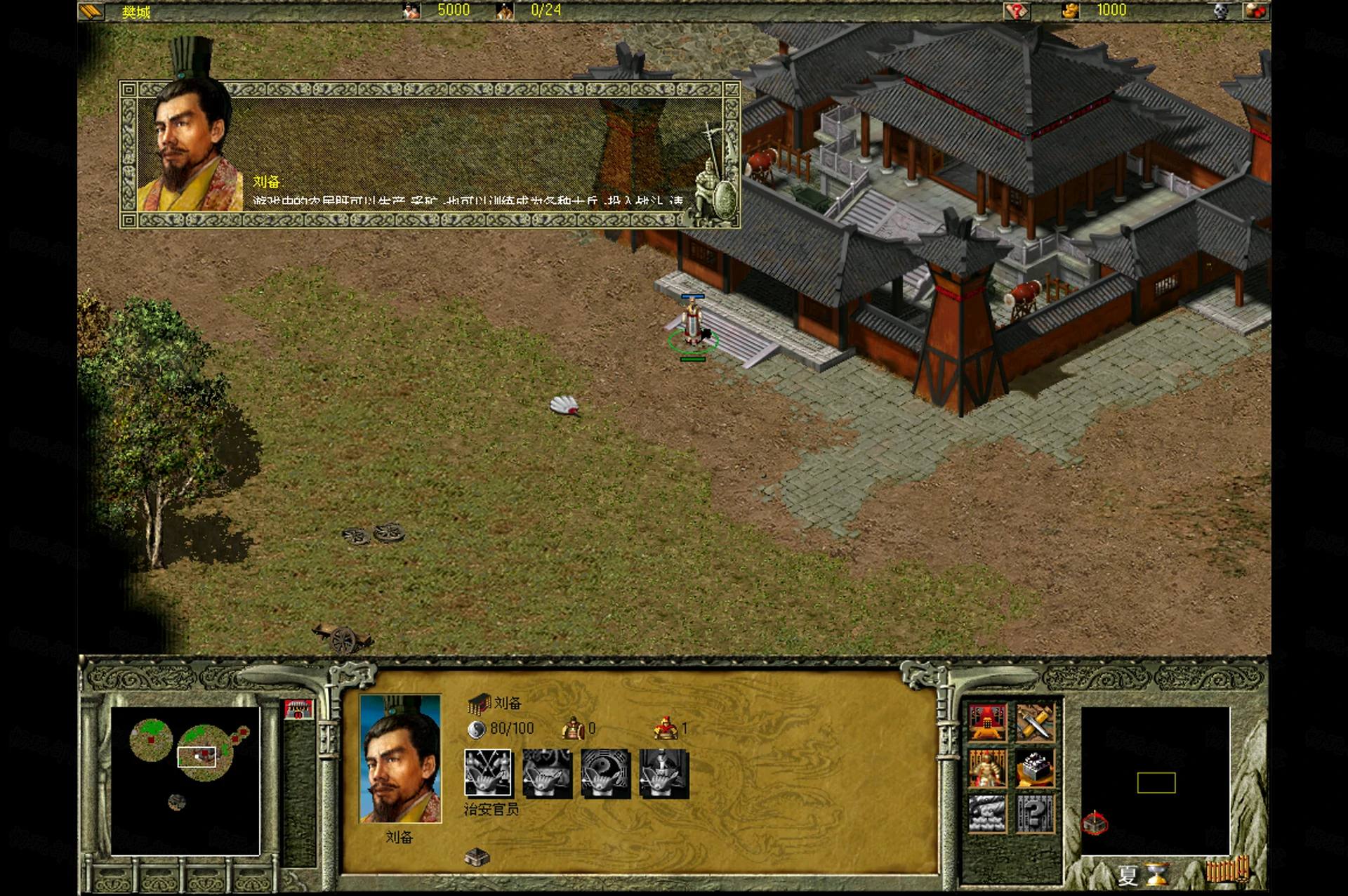Select the golden armored general command

point(988,767)
